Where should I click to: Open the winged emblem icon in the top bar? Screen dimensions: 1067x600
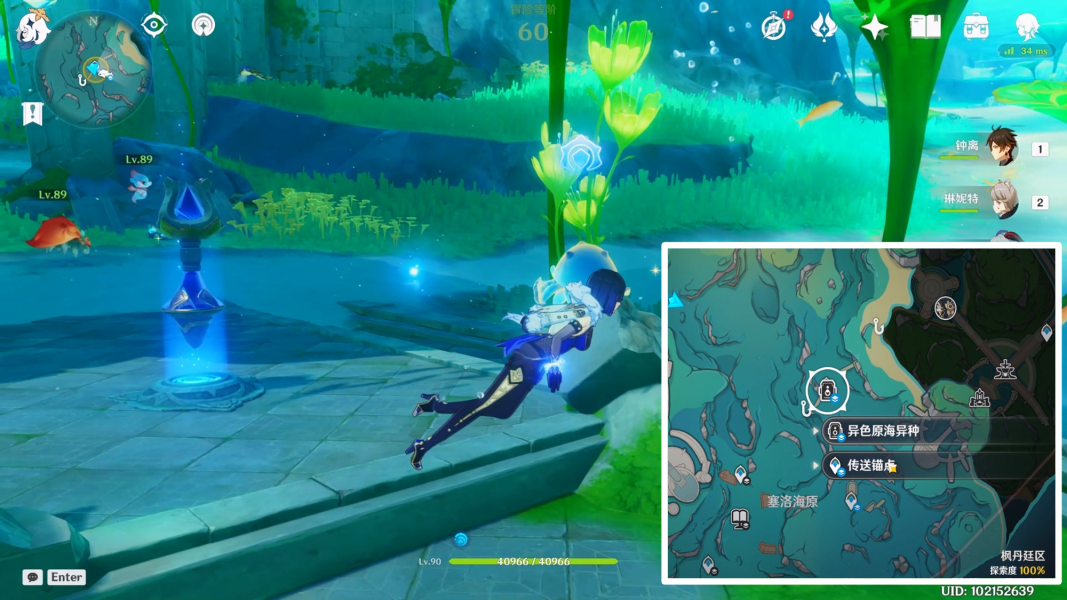pyautogui.click(x=823, y=27)
